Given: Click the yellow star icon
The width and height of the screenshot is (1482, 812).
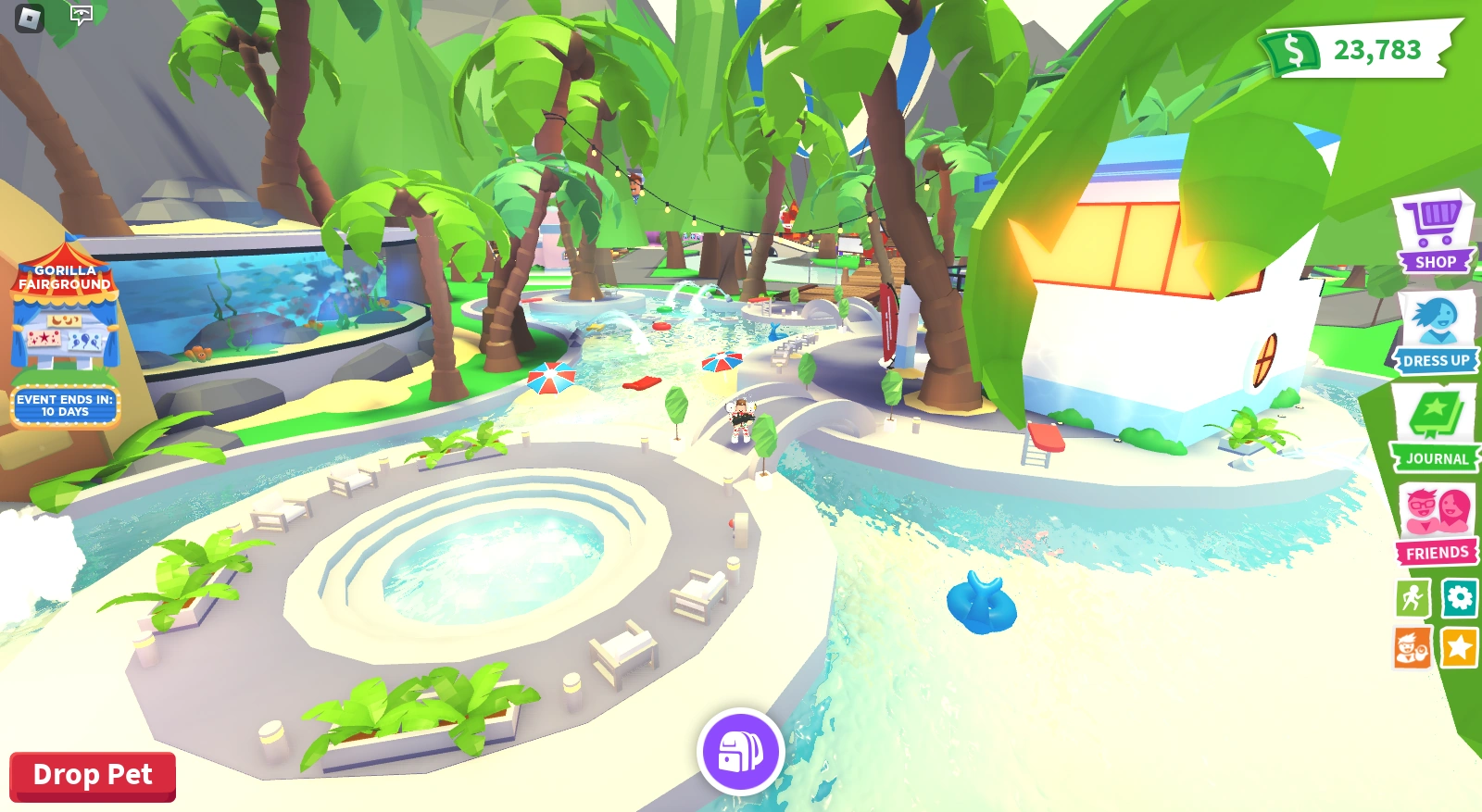Looking at the screenshot, I should [1458, 649].
